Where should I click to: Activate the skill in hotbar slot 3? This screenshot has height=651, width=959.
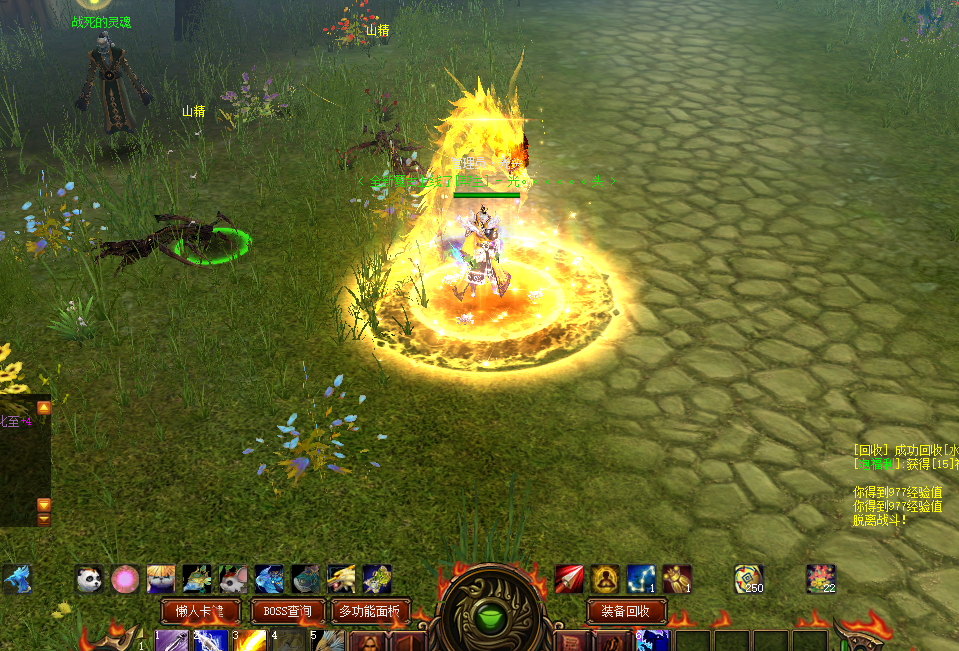pyautogui.click(x=250, y=641)
